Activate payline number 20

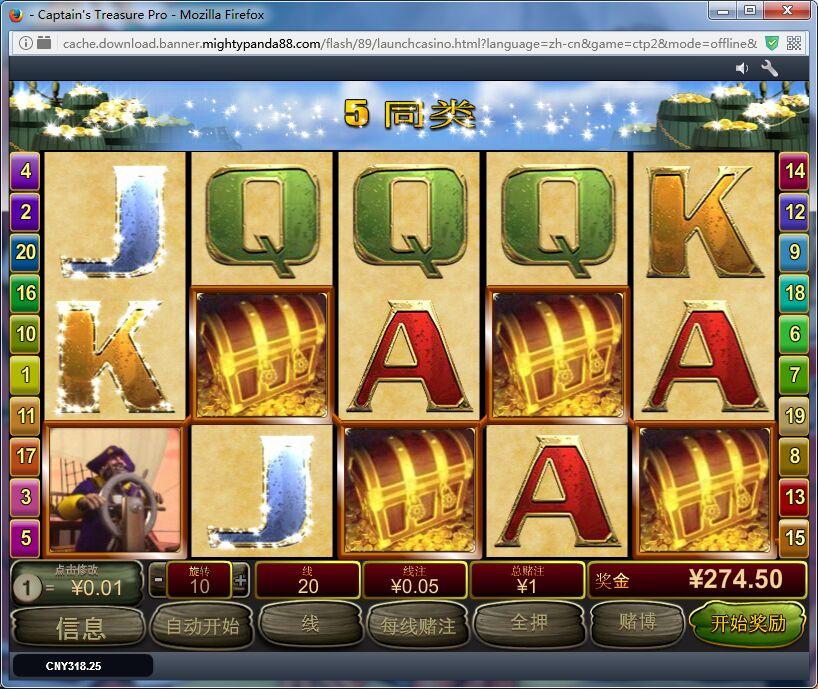25,252
